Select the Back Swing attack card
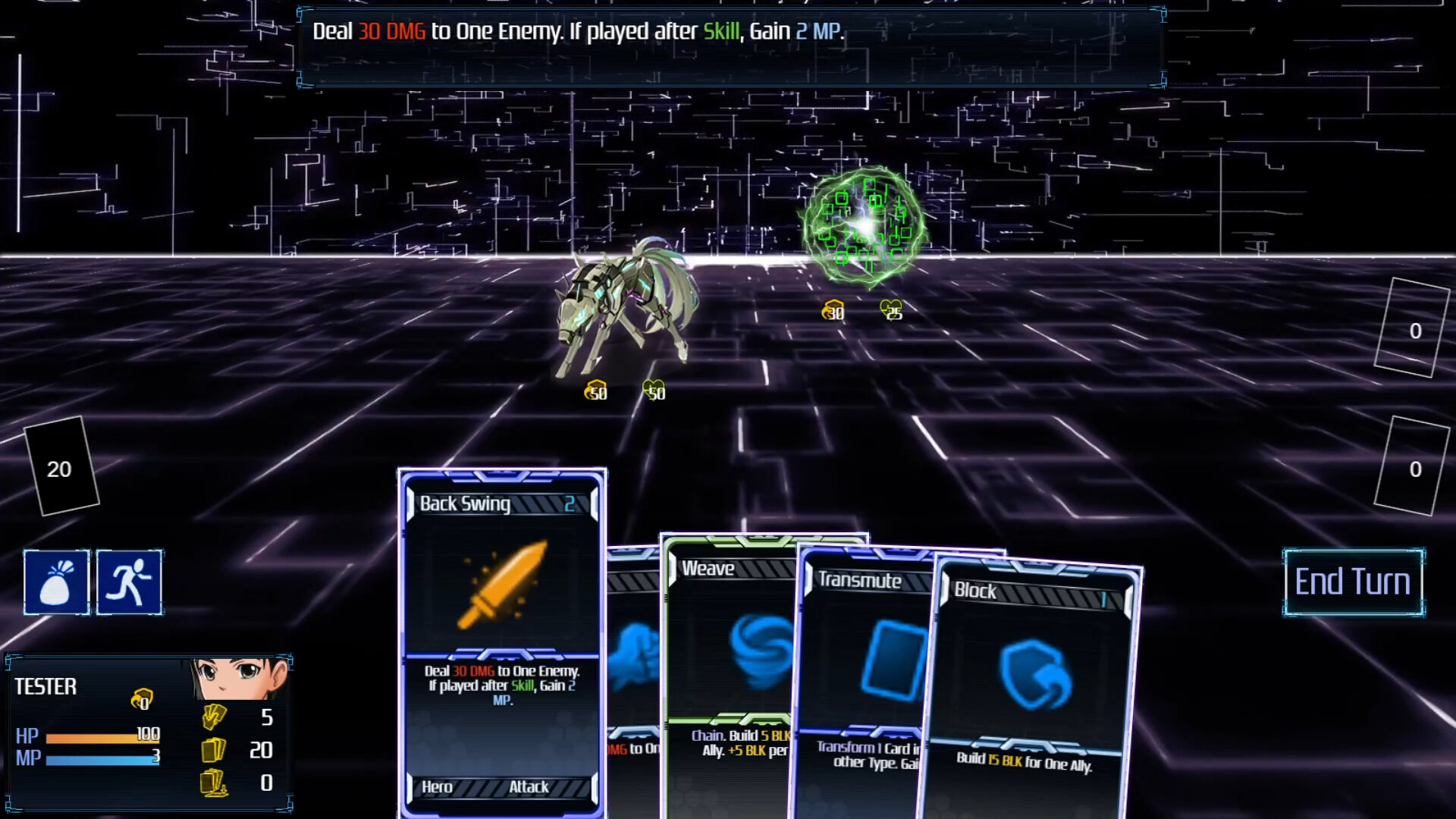The width and height of the screenshot is (1456, 819). point(501,641)
